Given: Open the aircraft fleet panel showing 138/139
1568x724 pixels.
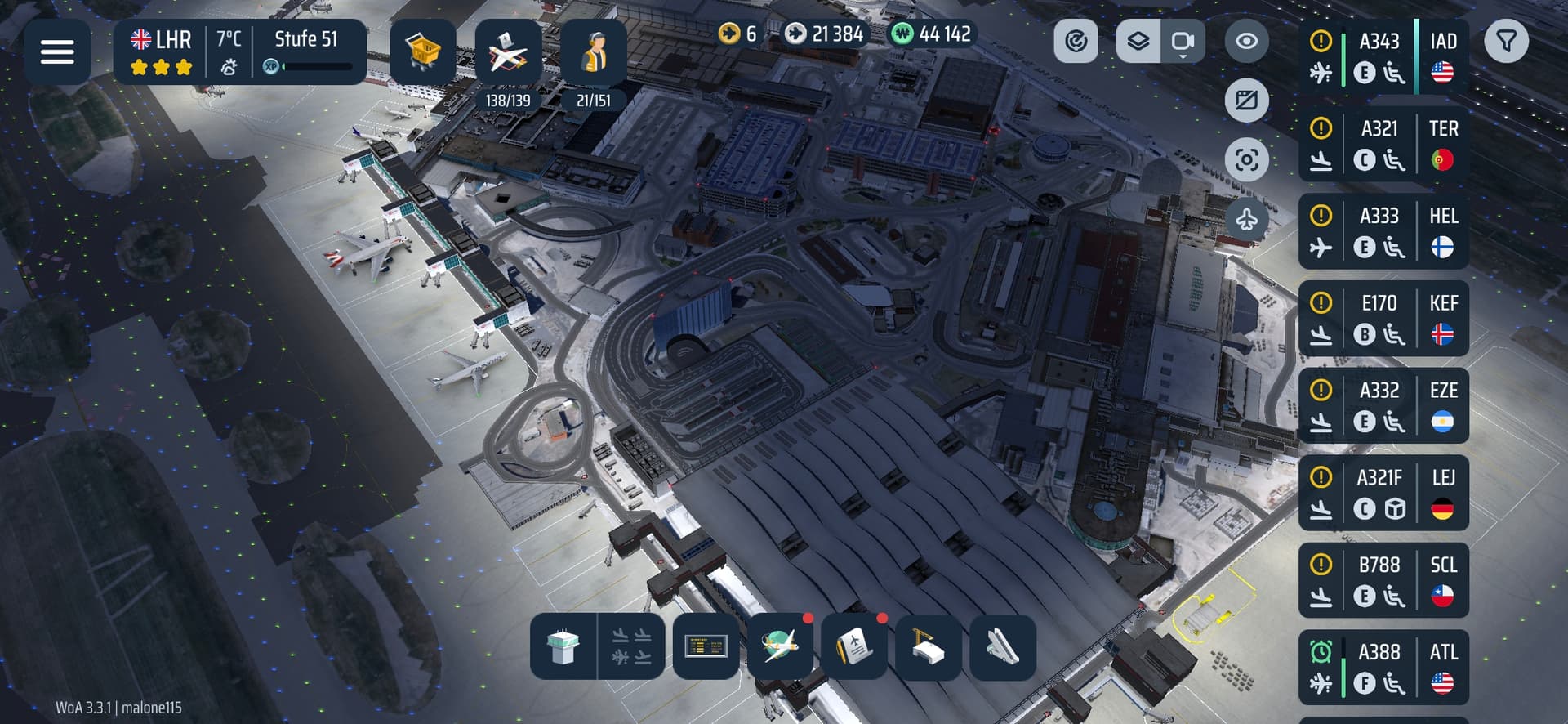Looking at the screenshot, I should point(508,53).
